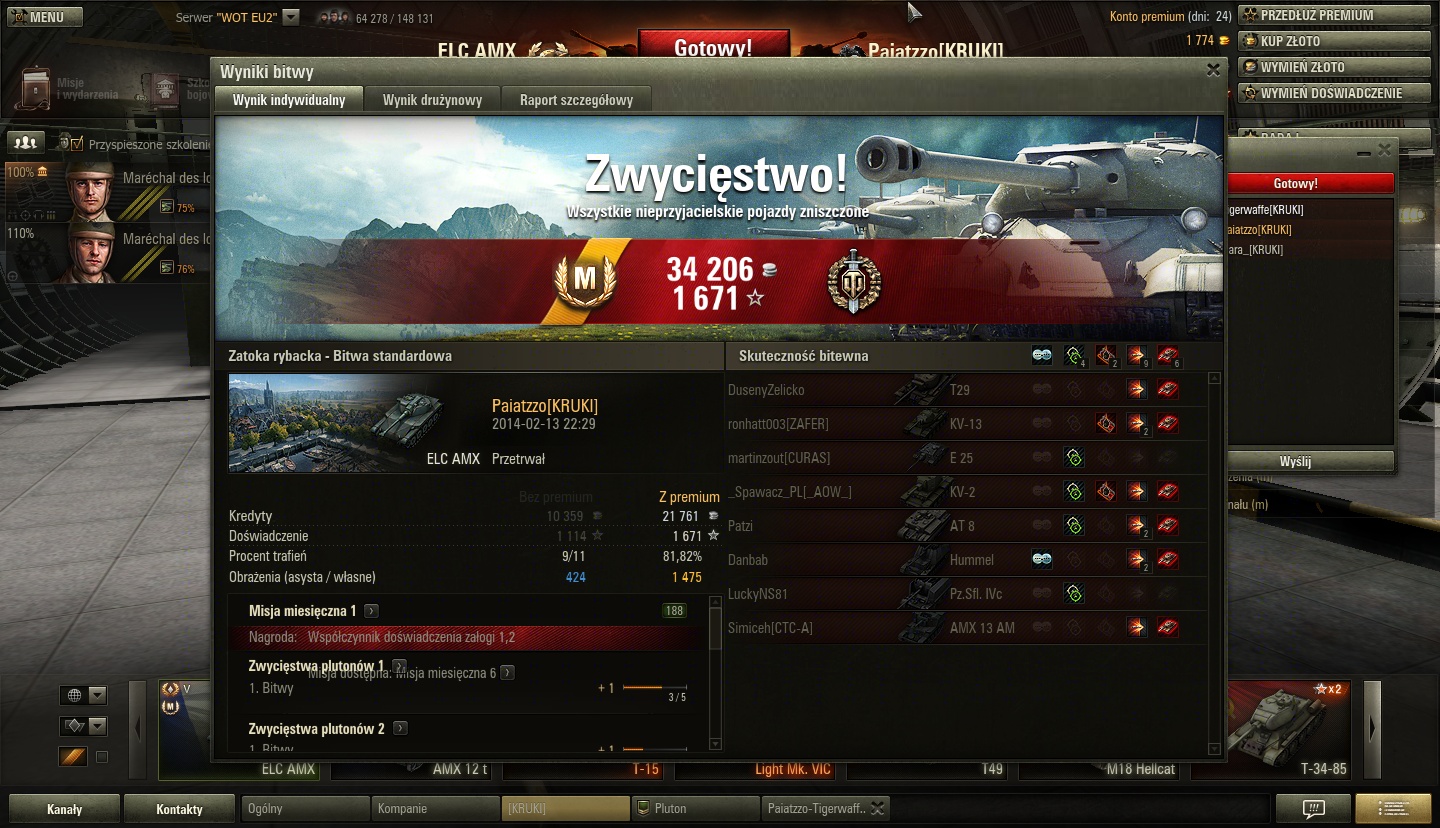The image size is (1440, 828).
Task: Open the server selection dropdown
Action: tap(291, 17)
